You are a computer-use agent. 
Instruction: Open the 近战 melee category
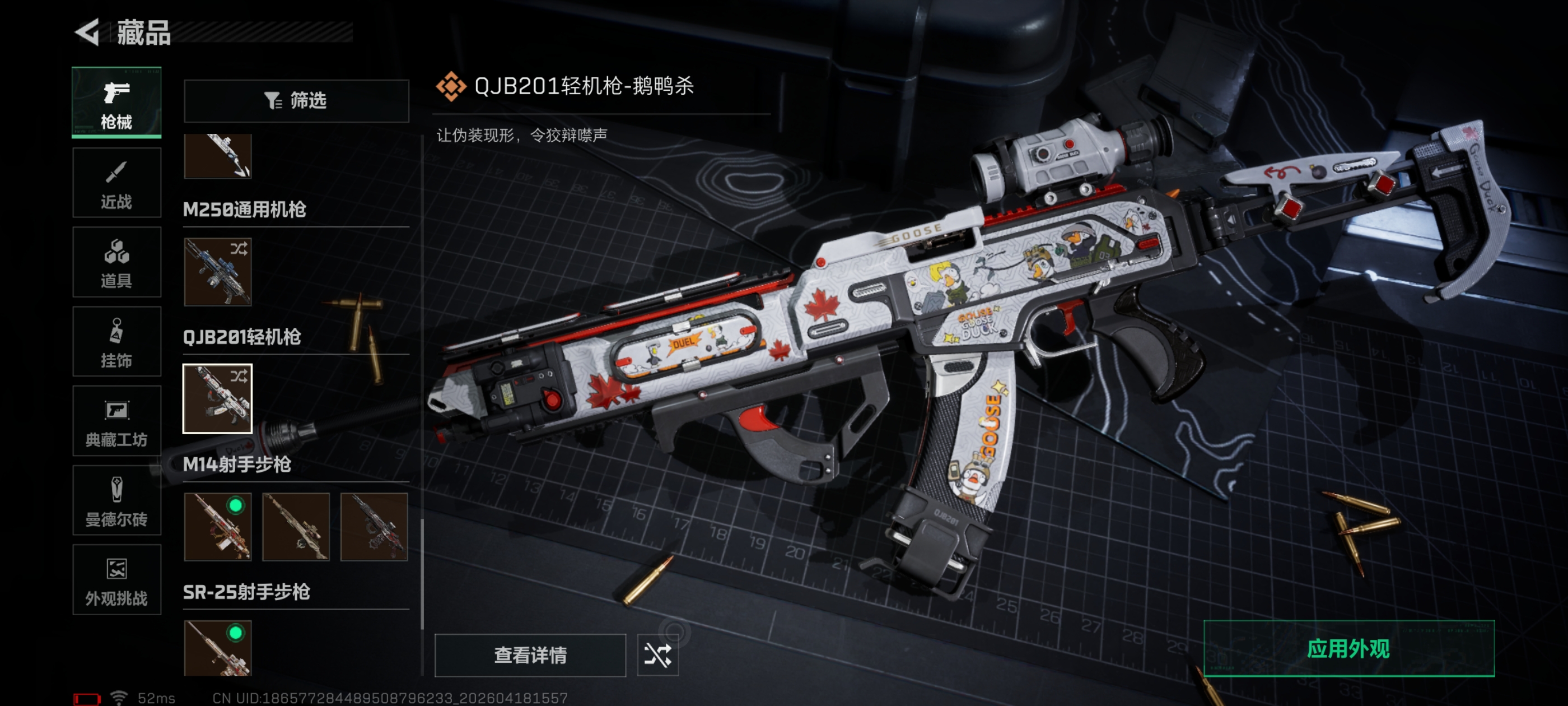(116, 183)
